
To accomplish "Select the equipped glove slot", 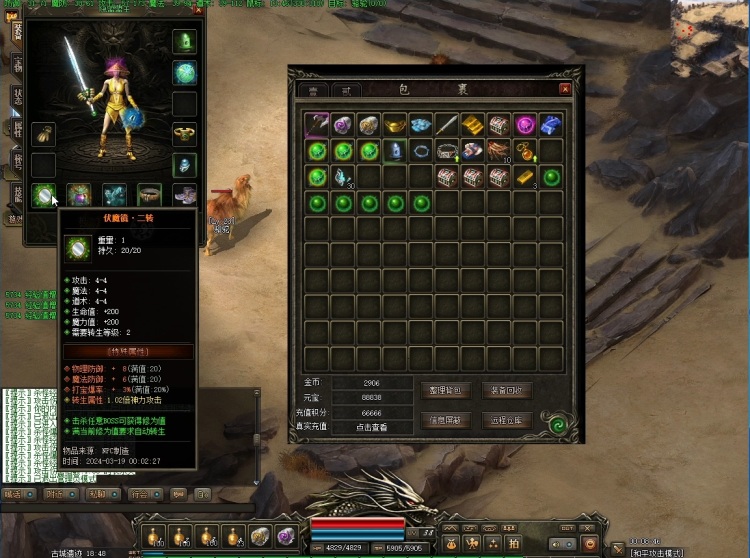I will click(43, 133).
